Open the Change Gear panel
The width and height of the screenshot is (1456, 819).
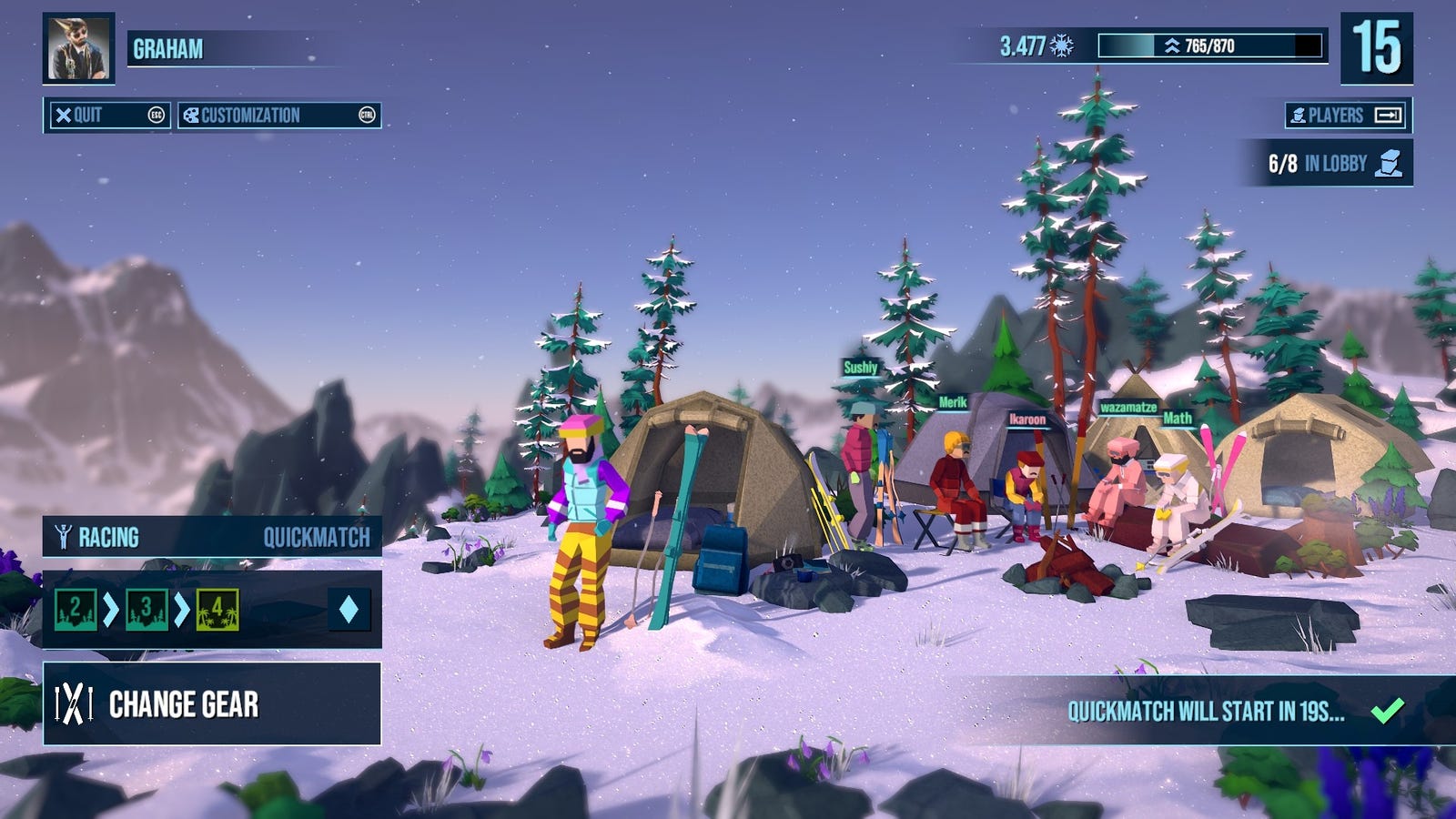212,704
